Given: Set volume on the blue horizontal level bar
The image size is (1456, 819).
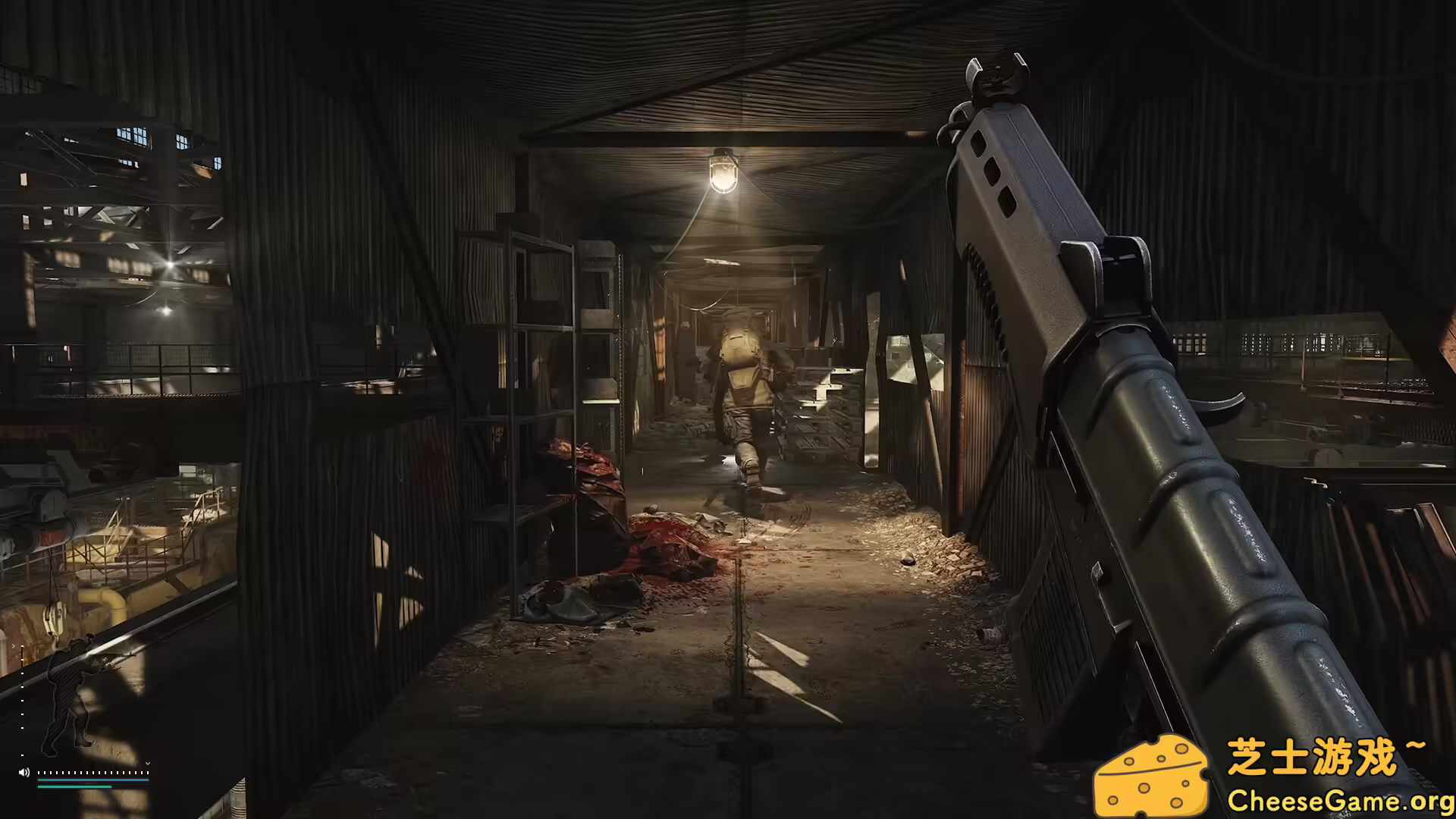Looking at the screenshot, I should point(93,780).
